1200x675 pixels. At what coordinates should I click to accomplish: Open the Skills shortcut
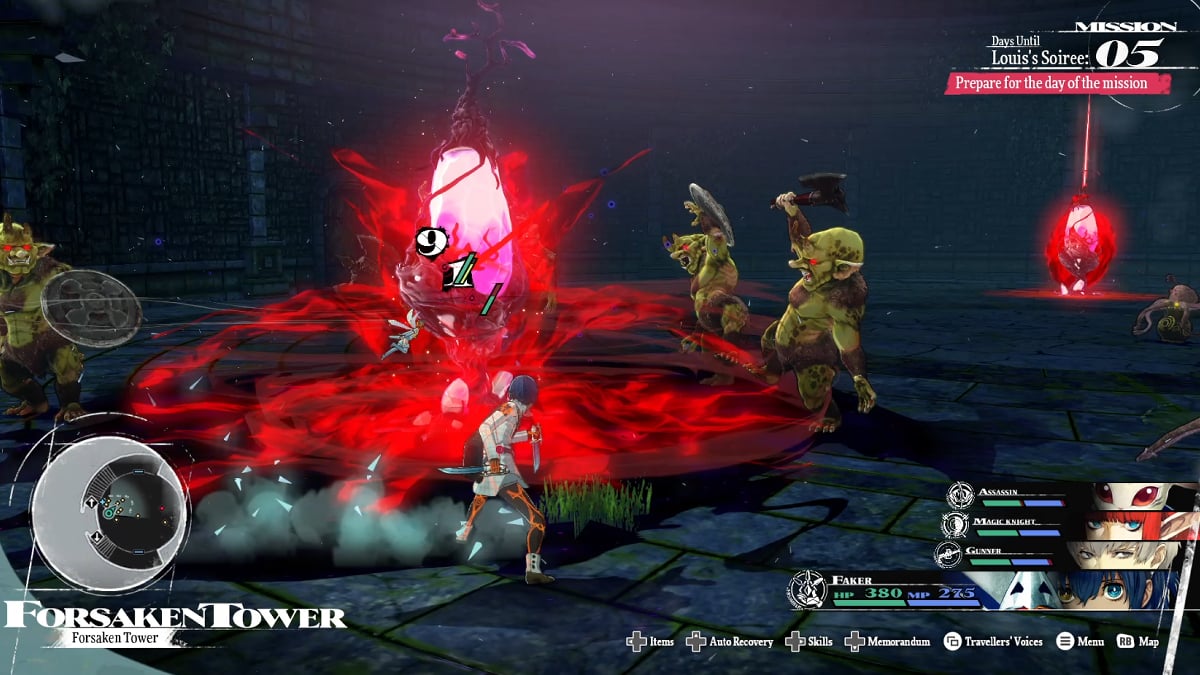tap(809, 641)
